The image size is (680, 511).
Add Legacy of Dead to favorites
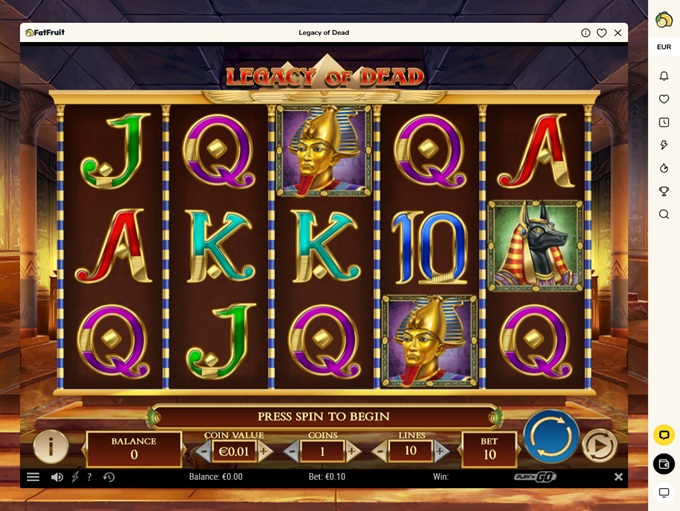coord(602,33)
